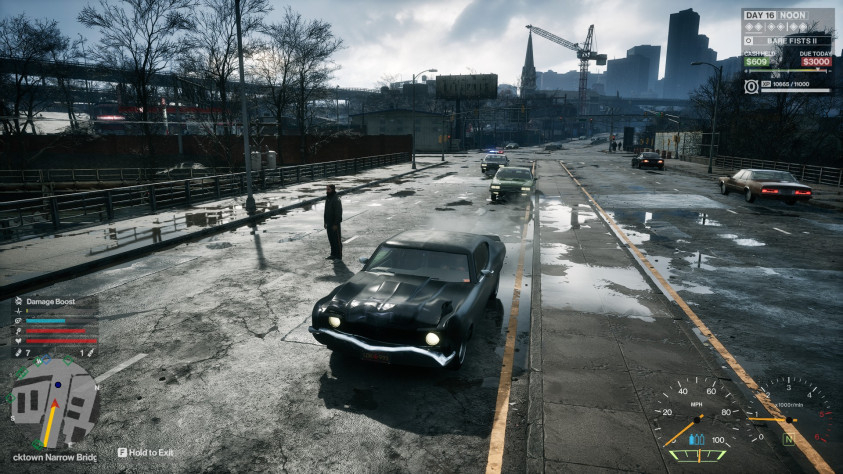This screenshot has width=843, height=474.
Task: Select the player level badge beside XP
Action: (x=751, y=86)
